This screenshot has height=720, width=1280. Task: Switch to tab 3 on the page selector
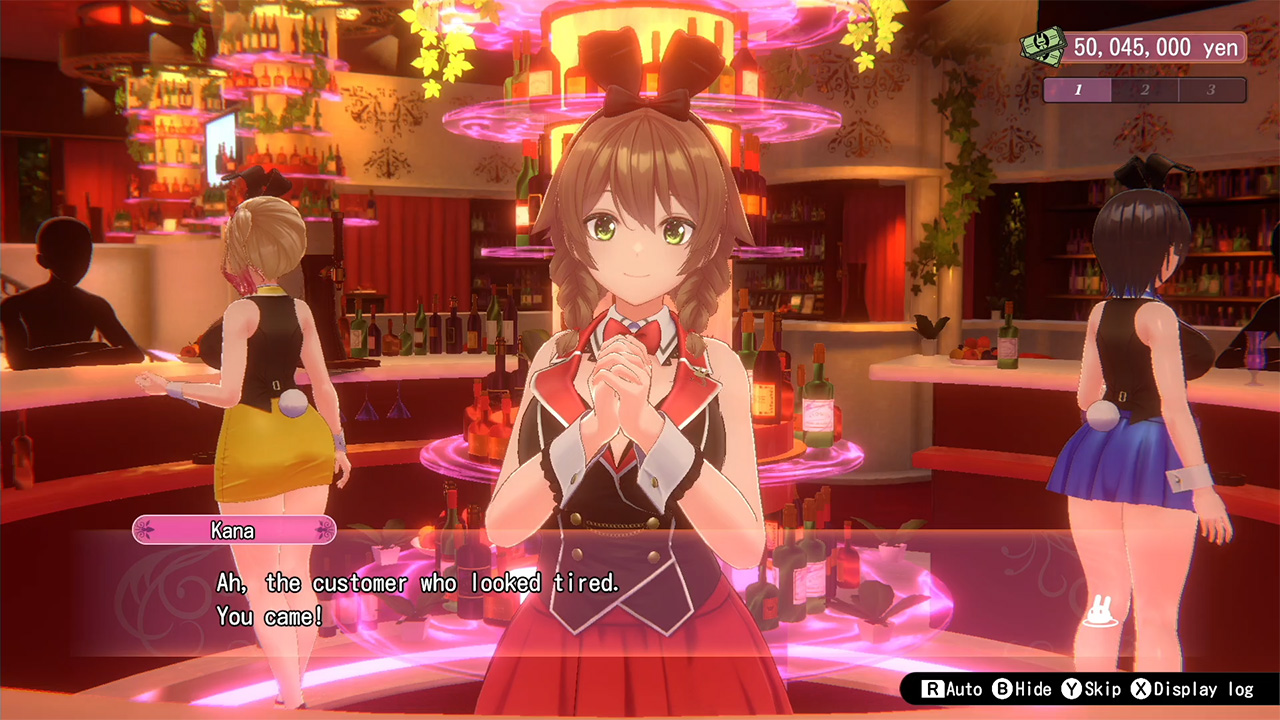1210,89
